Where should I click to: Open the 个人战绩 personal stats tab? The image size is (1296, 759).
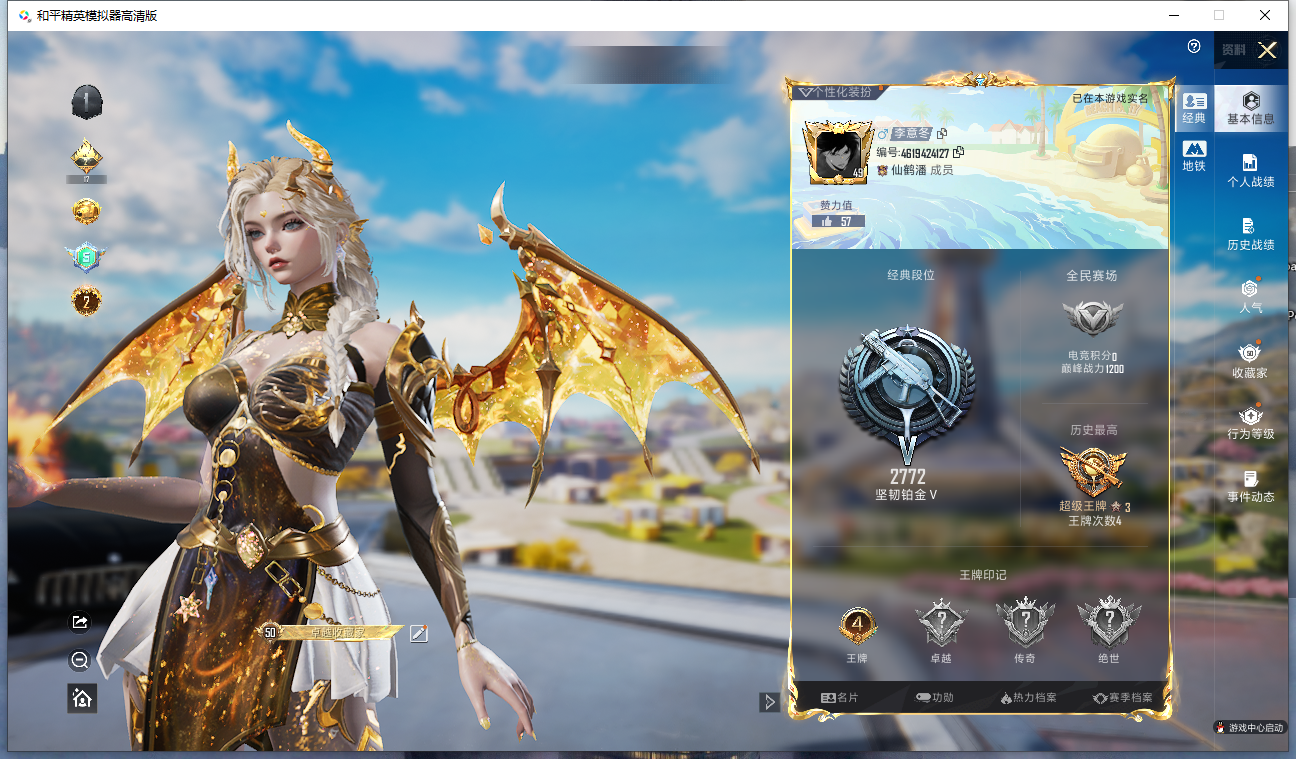click(x=1250, y=171)
